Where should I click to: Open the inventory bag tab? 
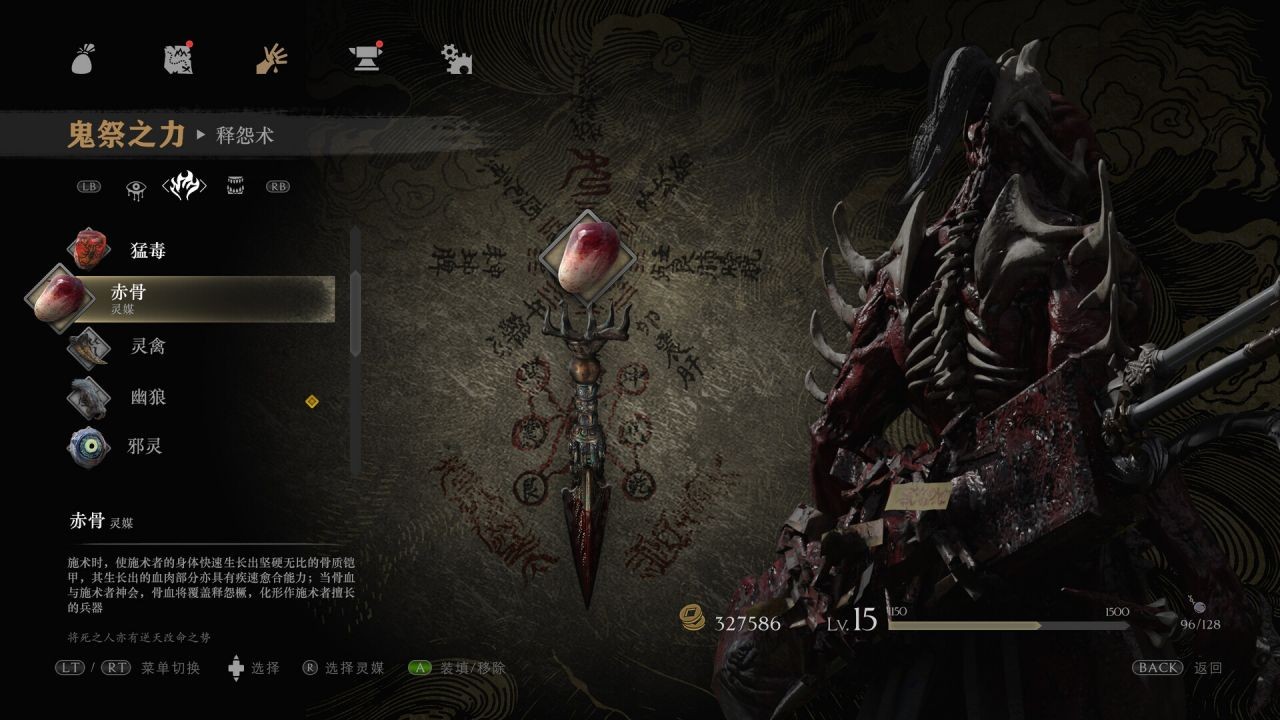coord(82,60)
